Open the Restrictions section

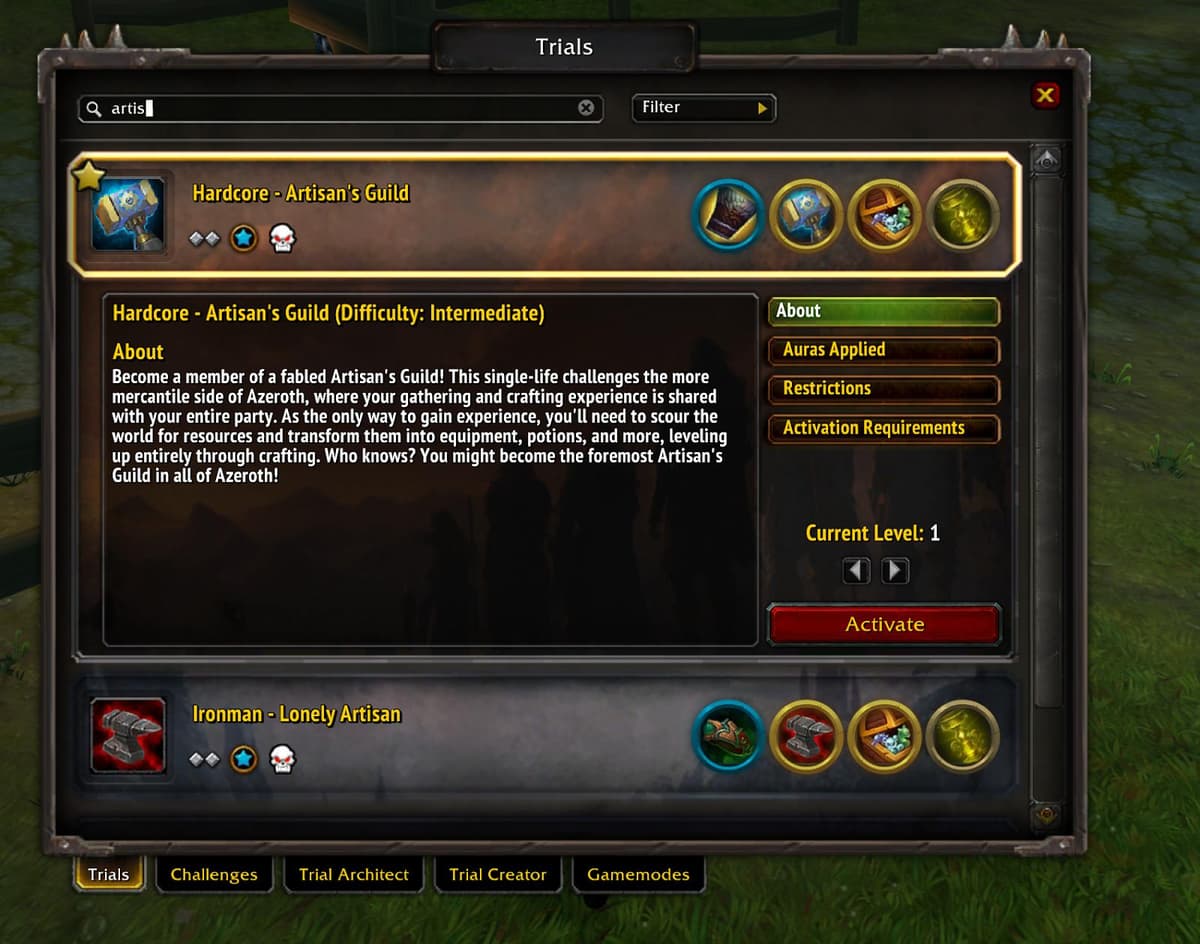click(x=883, y=389)
